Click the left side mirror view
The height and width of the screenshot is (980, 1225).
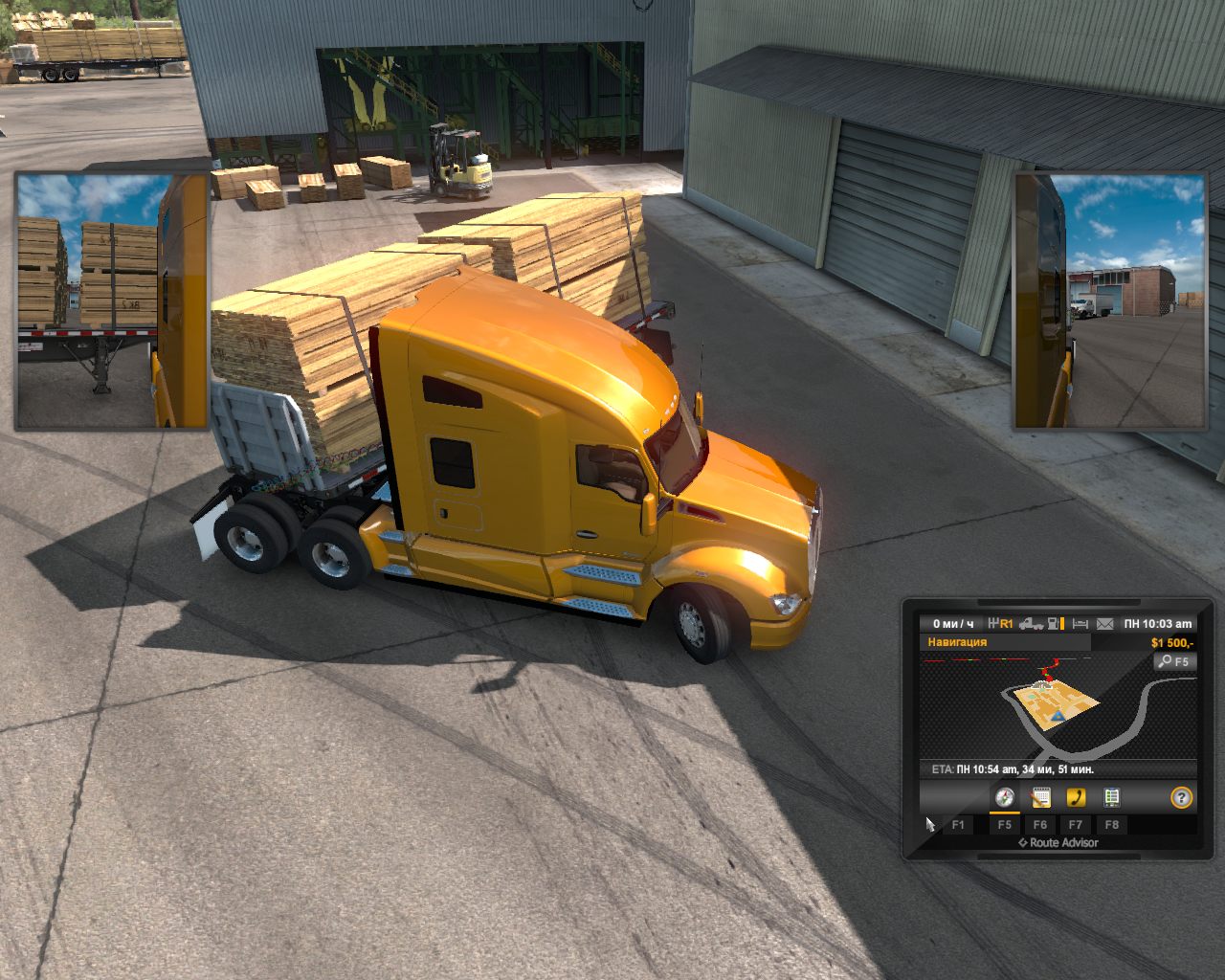coord(111,301)
